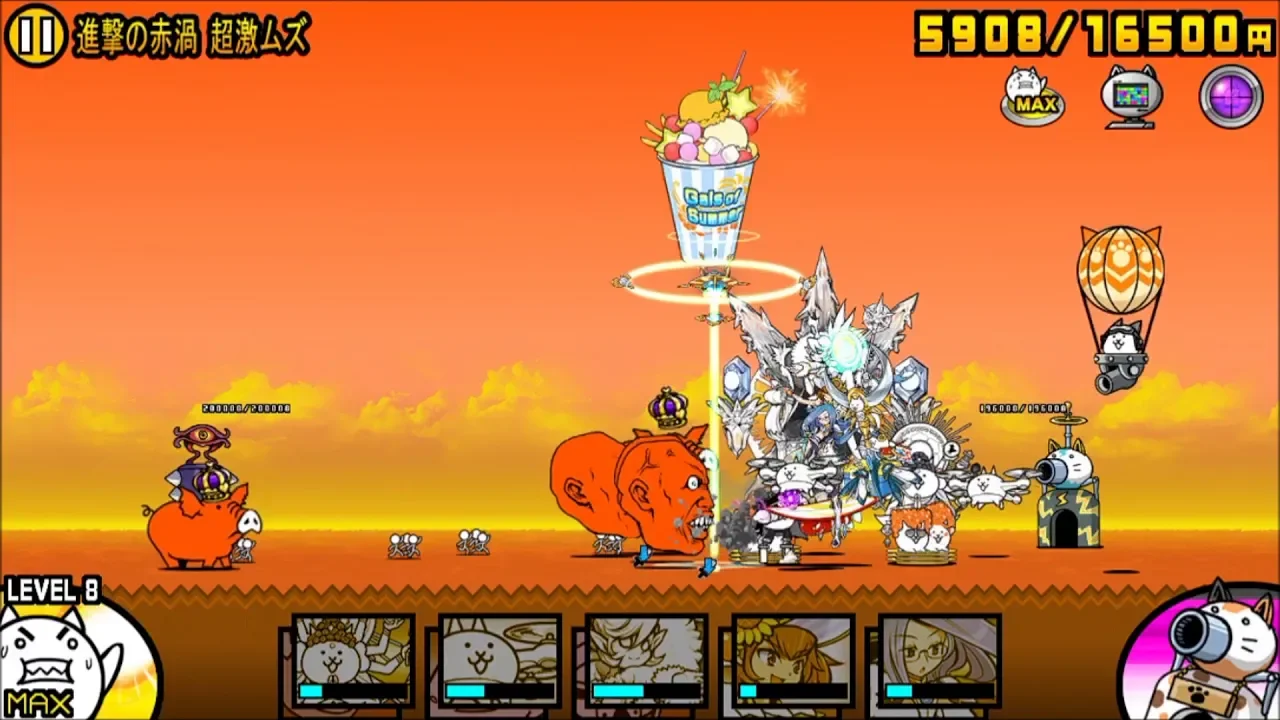This screenshot has width=1280, height=720.
Task: Deploy the glasses-wearing girl unit
Action: (x=939, y=662)
